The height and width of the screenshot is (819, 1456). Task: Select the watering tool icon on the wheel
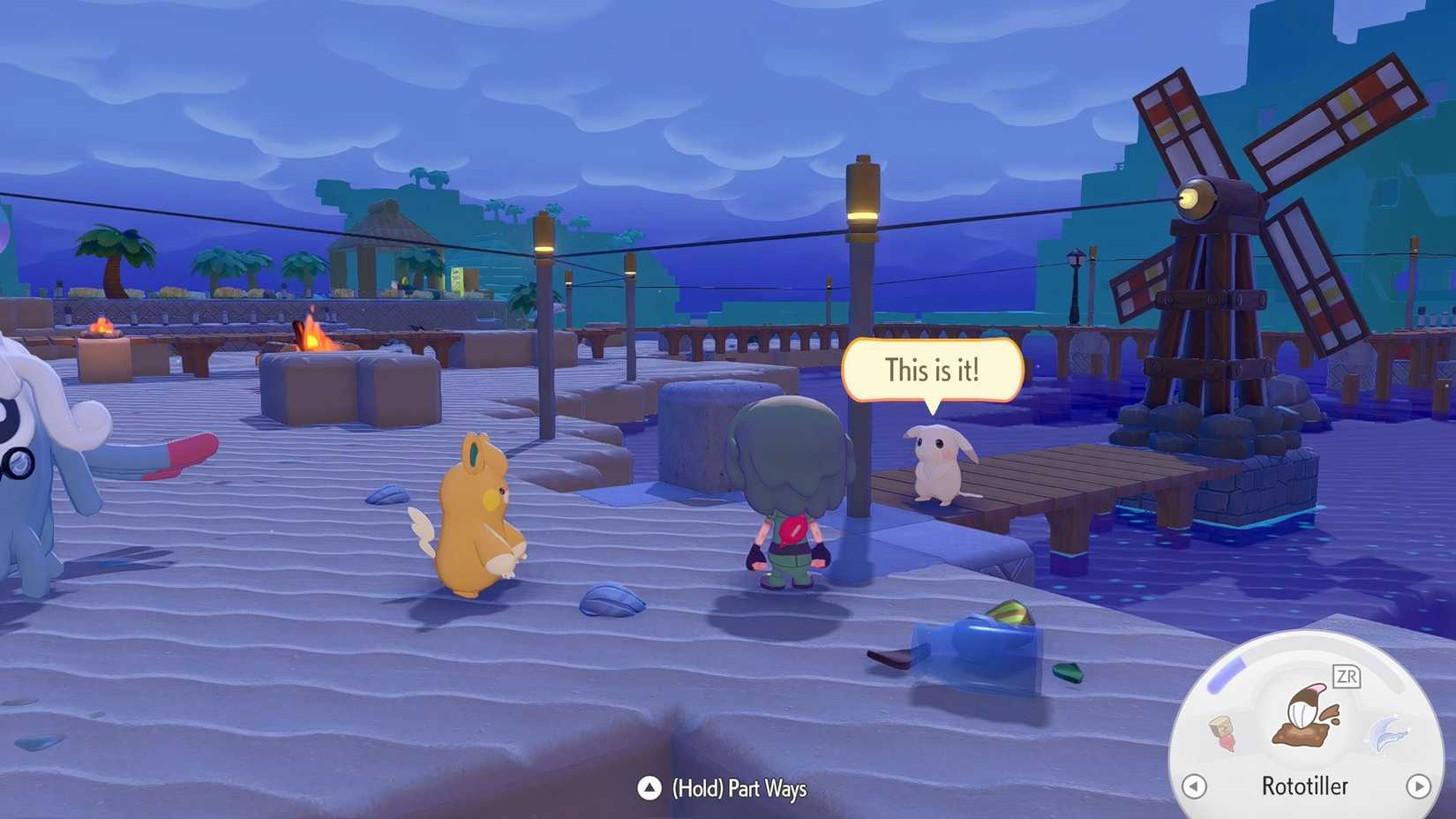pos(1388,734)
